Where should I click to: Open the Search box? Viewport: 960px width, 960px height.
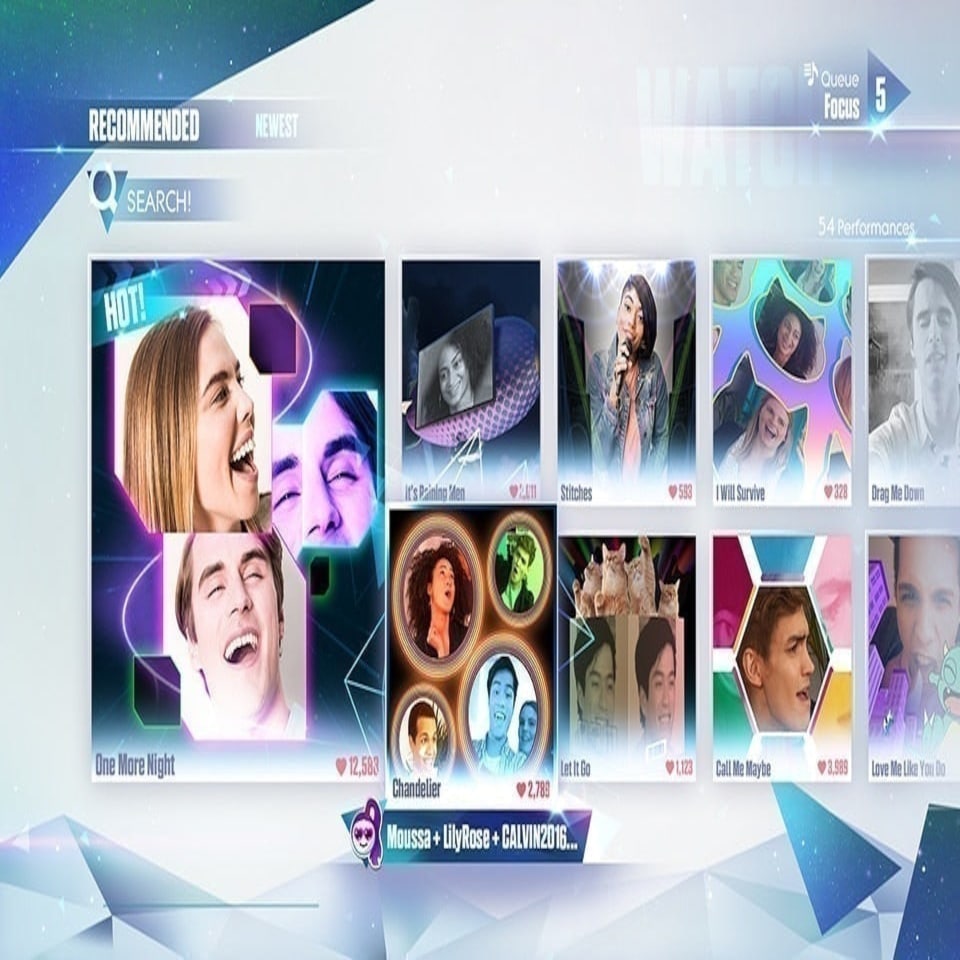pos(157,201)
